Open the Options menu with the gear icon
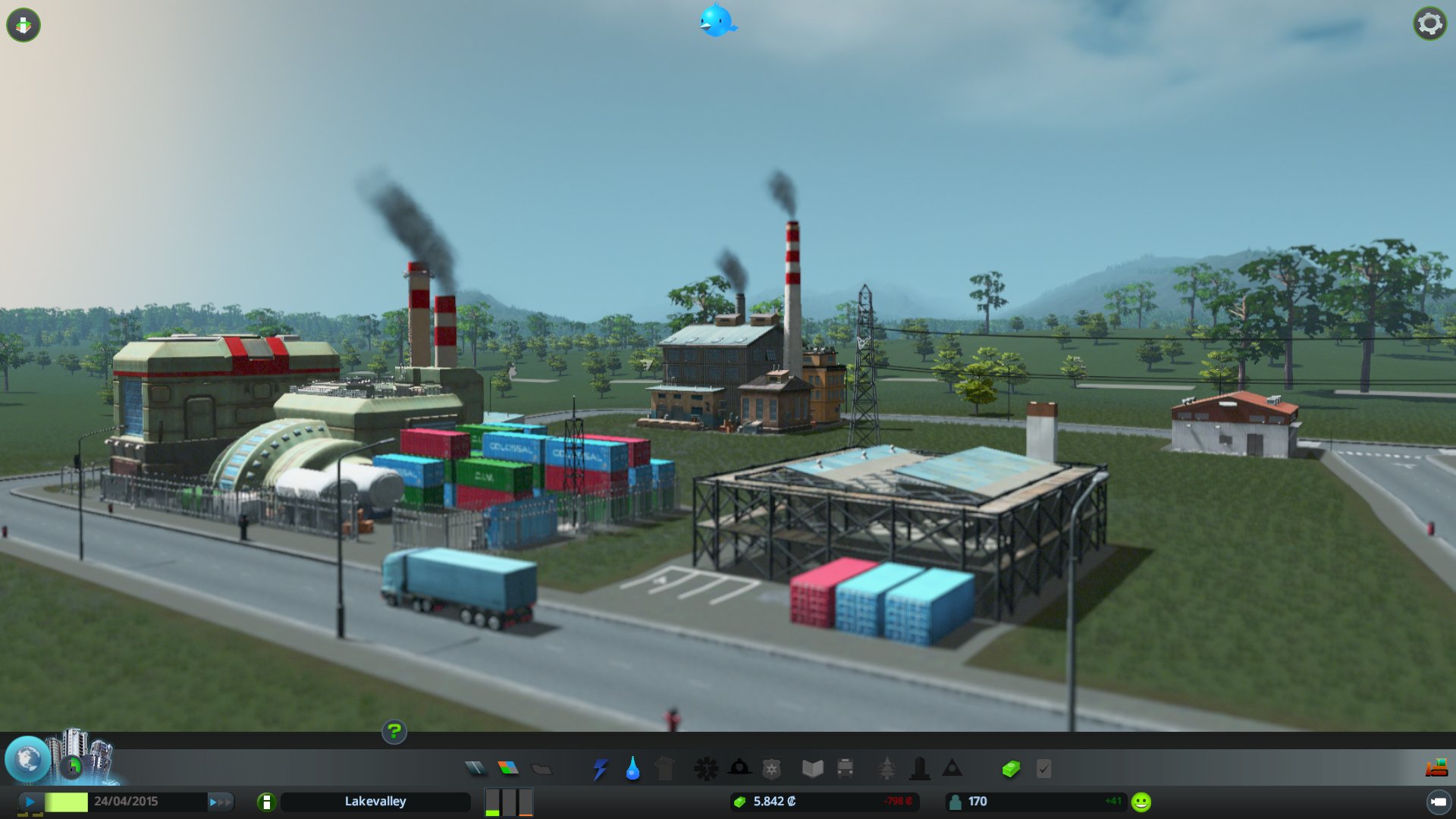1456x819 pixels. coord(1429,24)
